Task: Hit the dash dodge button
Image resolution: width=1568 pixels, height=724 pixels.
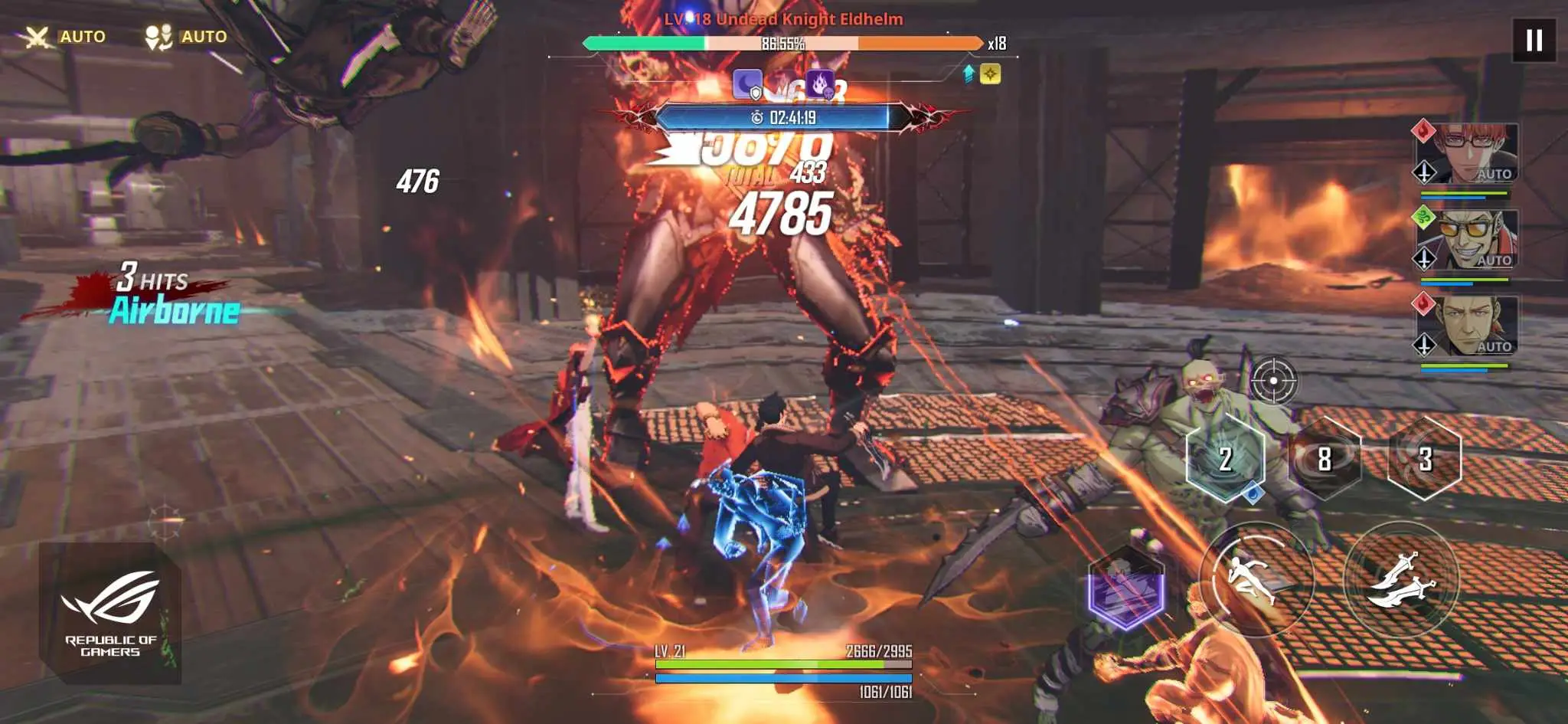Action: tap(1256, 580)
